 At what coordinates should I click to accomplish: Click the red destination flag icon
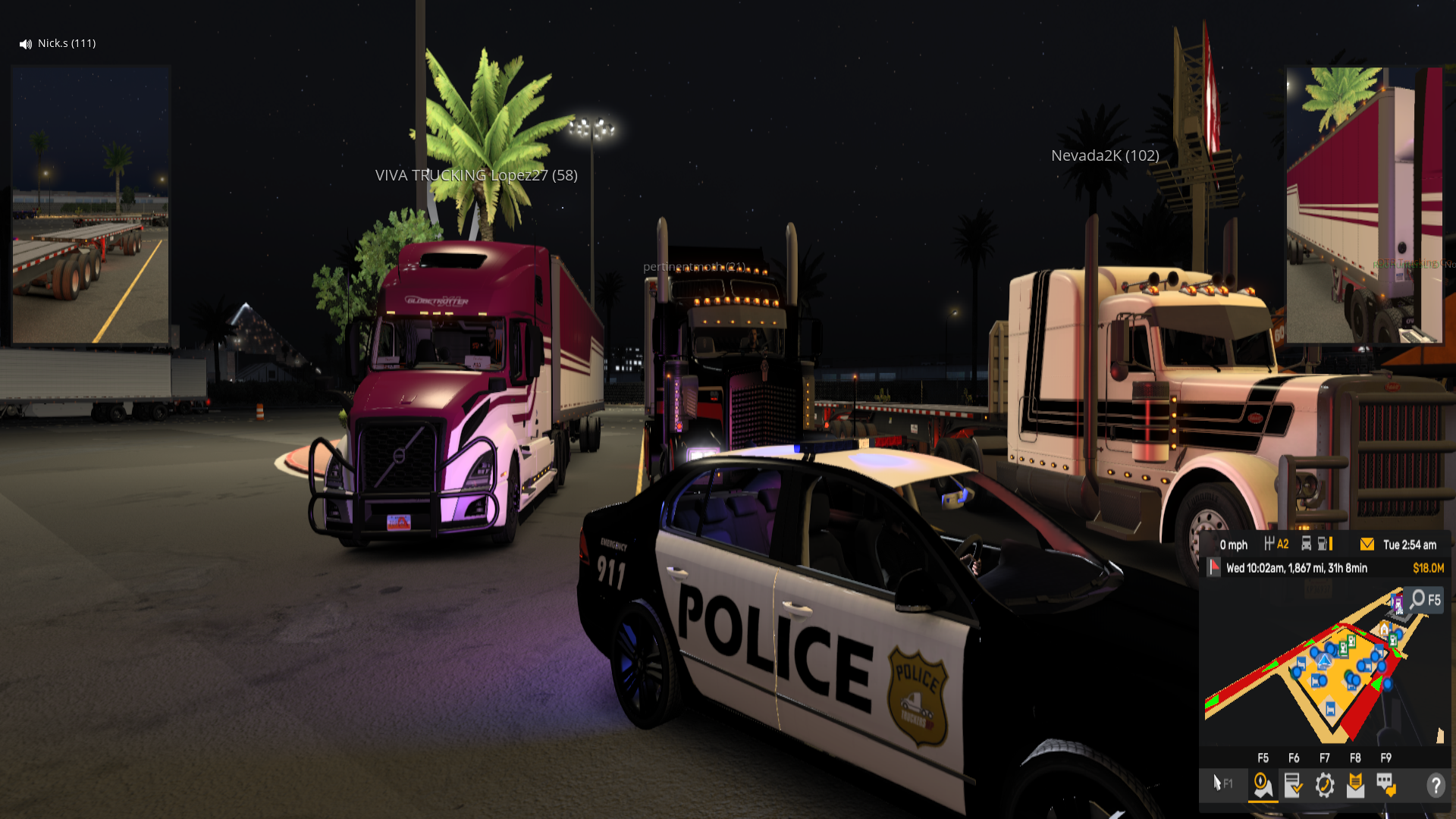pyautogui.click(x=1214, y=567)
